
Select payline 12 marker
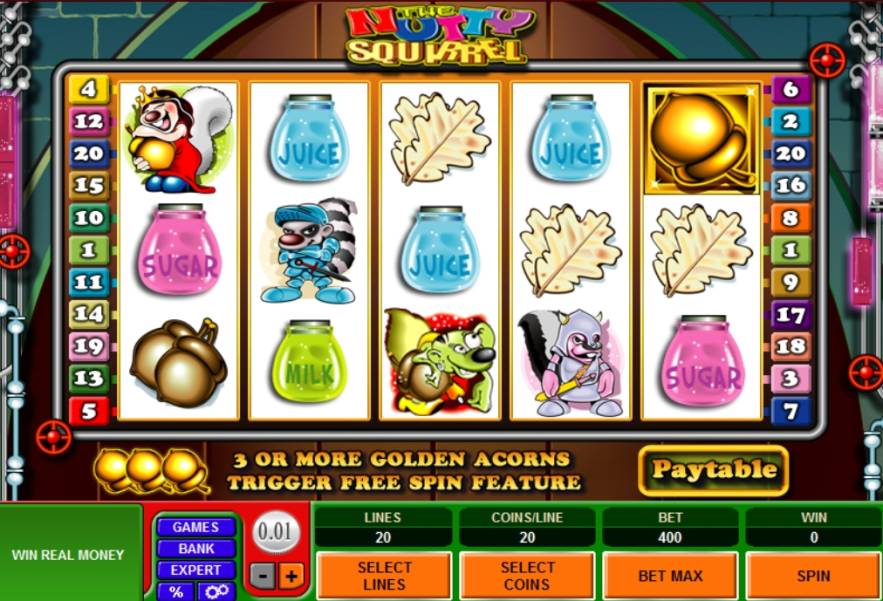pos(88,122)
